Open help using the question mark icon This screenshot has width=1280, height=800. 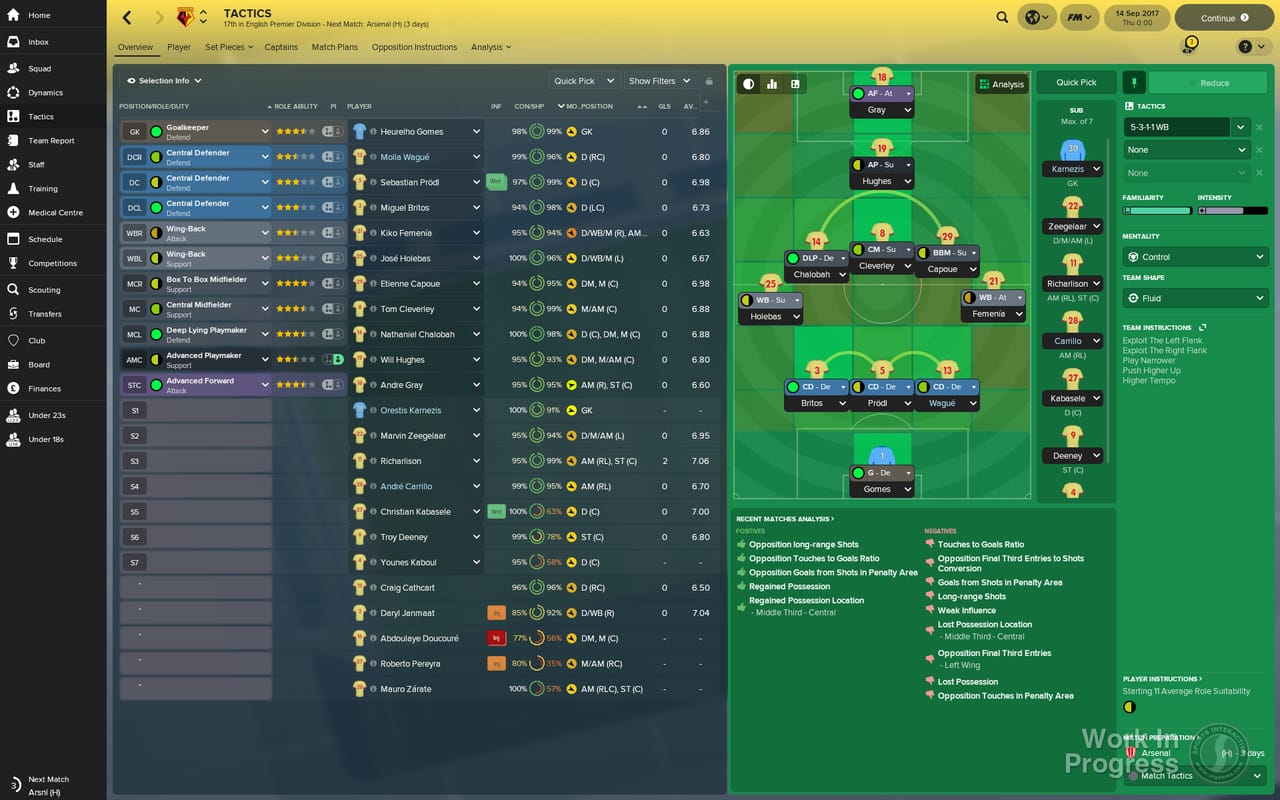[1244, 46]
